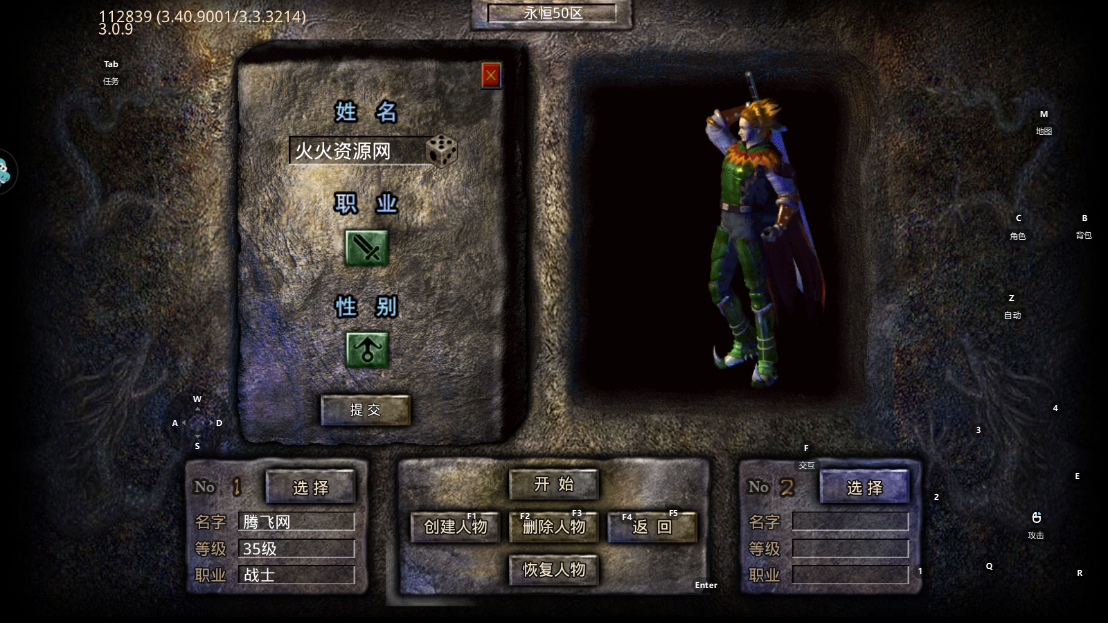Toggle the male gender icon
Screen dimensions: 1108x623
[367, 350]
